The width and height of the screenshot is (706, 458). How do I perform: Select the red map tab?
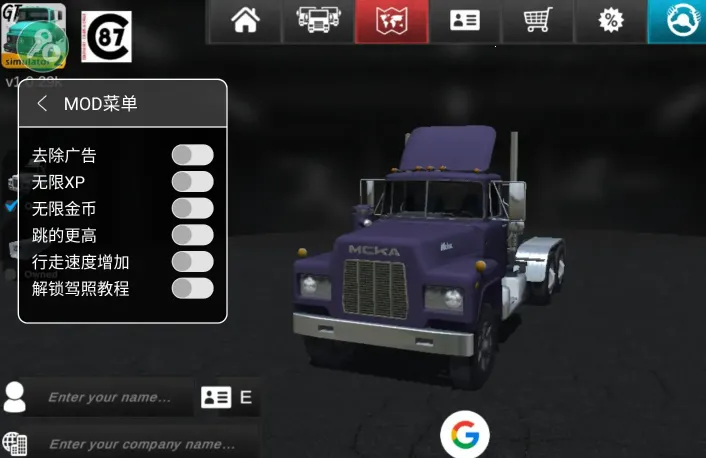[391, 21]
